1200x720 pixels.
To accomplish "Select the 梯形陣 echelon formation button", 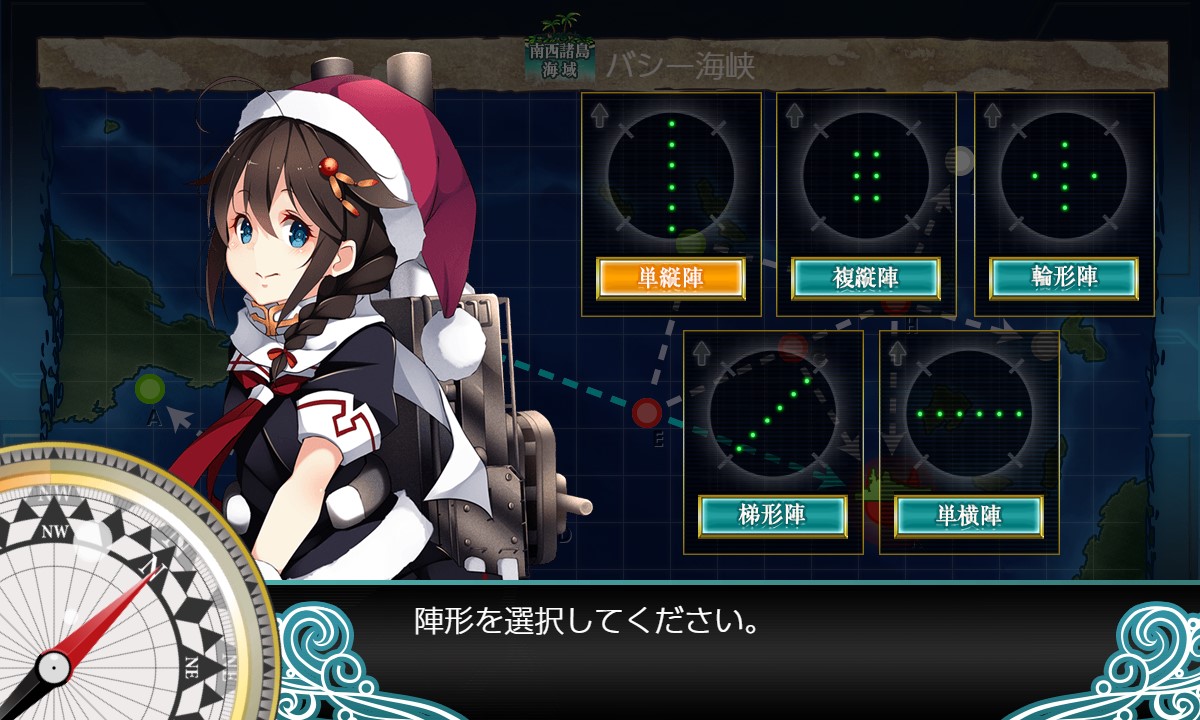I will tap(772, 516).
